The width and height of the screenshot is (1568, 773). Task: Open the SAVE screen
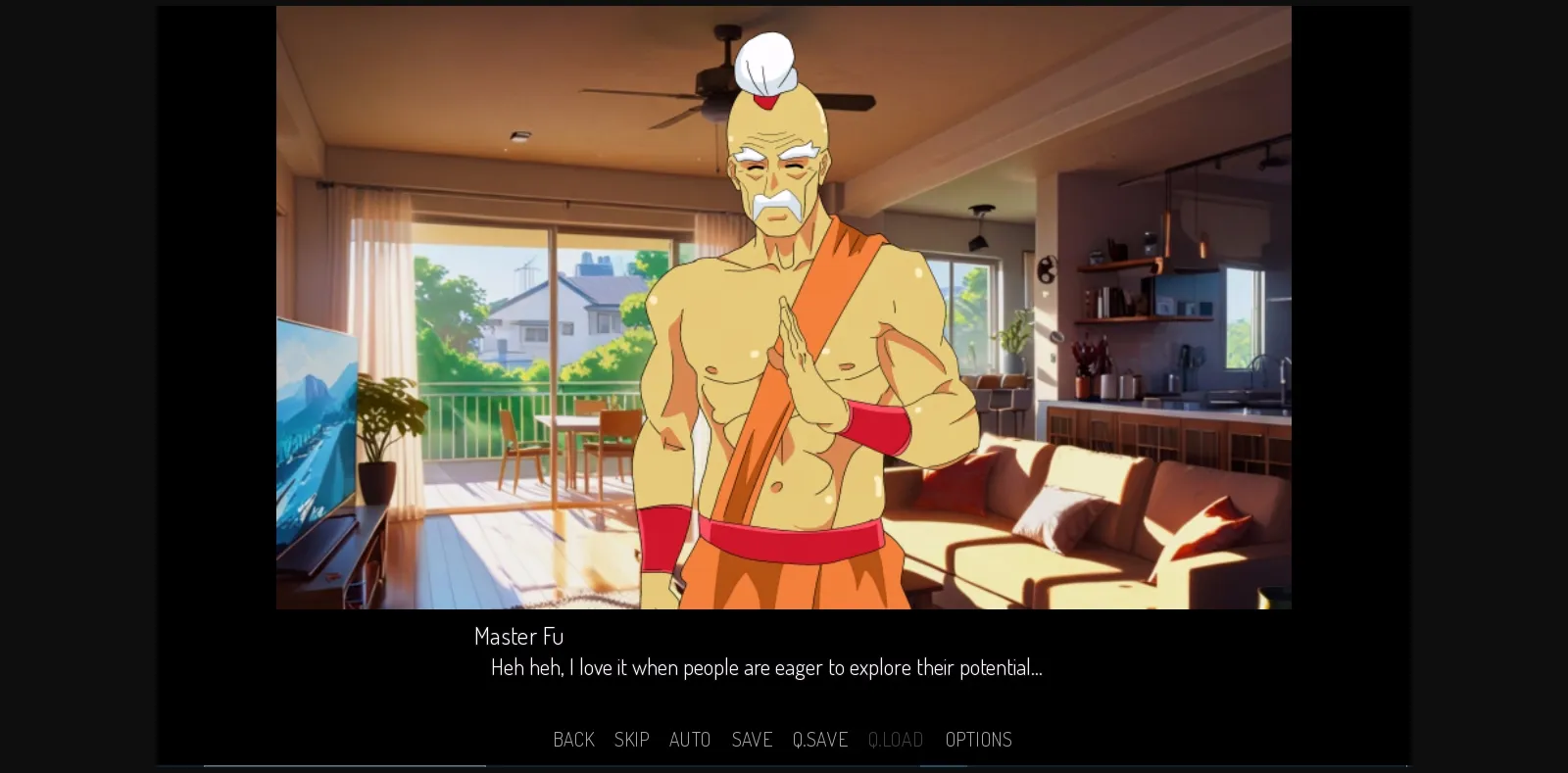[752, 740]
